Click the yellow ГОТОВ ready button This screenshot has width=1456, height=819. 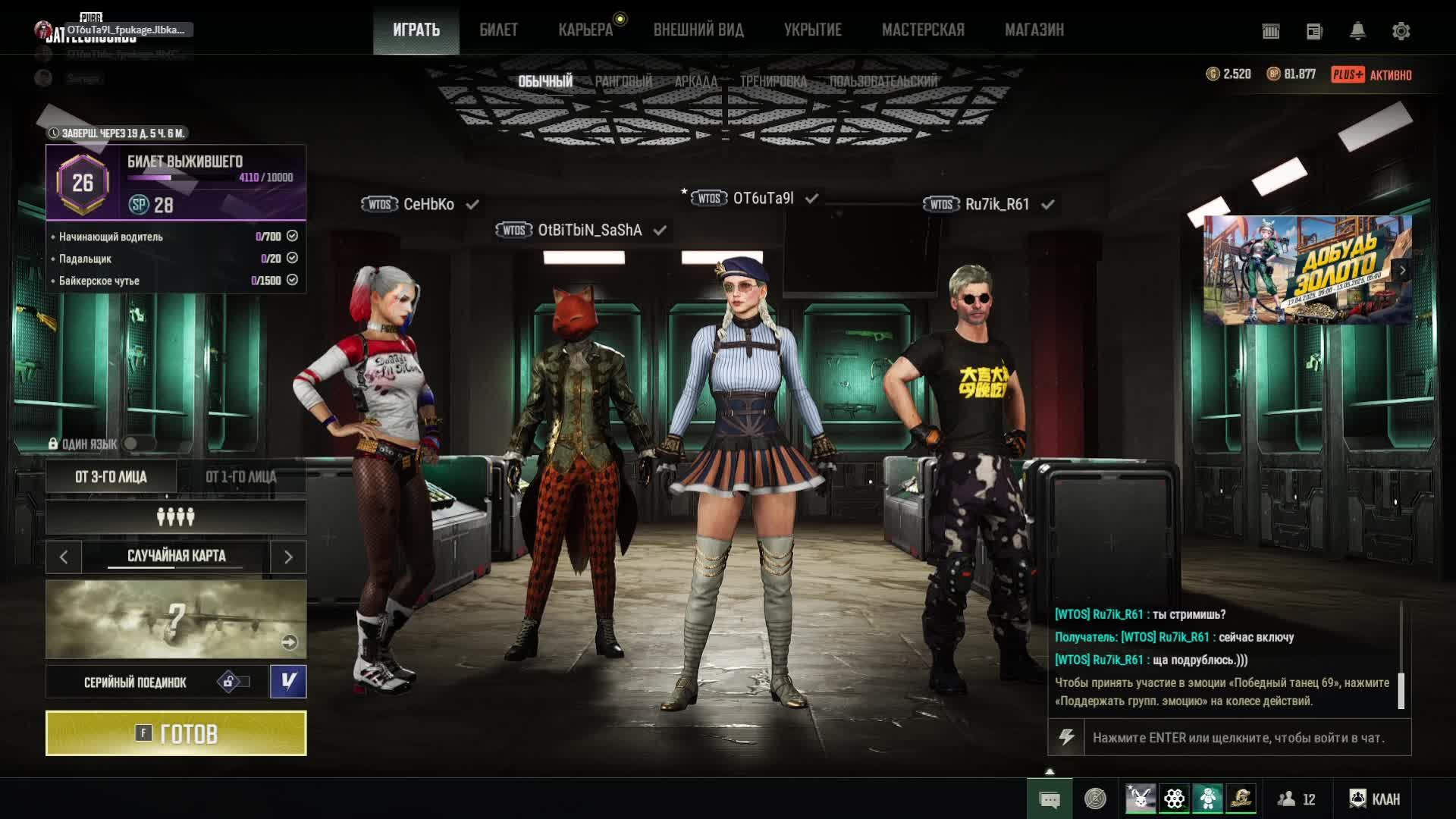(x=176, y=733)
